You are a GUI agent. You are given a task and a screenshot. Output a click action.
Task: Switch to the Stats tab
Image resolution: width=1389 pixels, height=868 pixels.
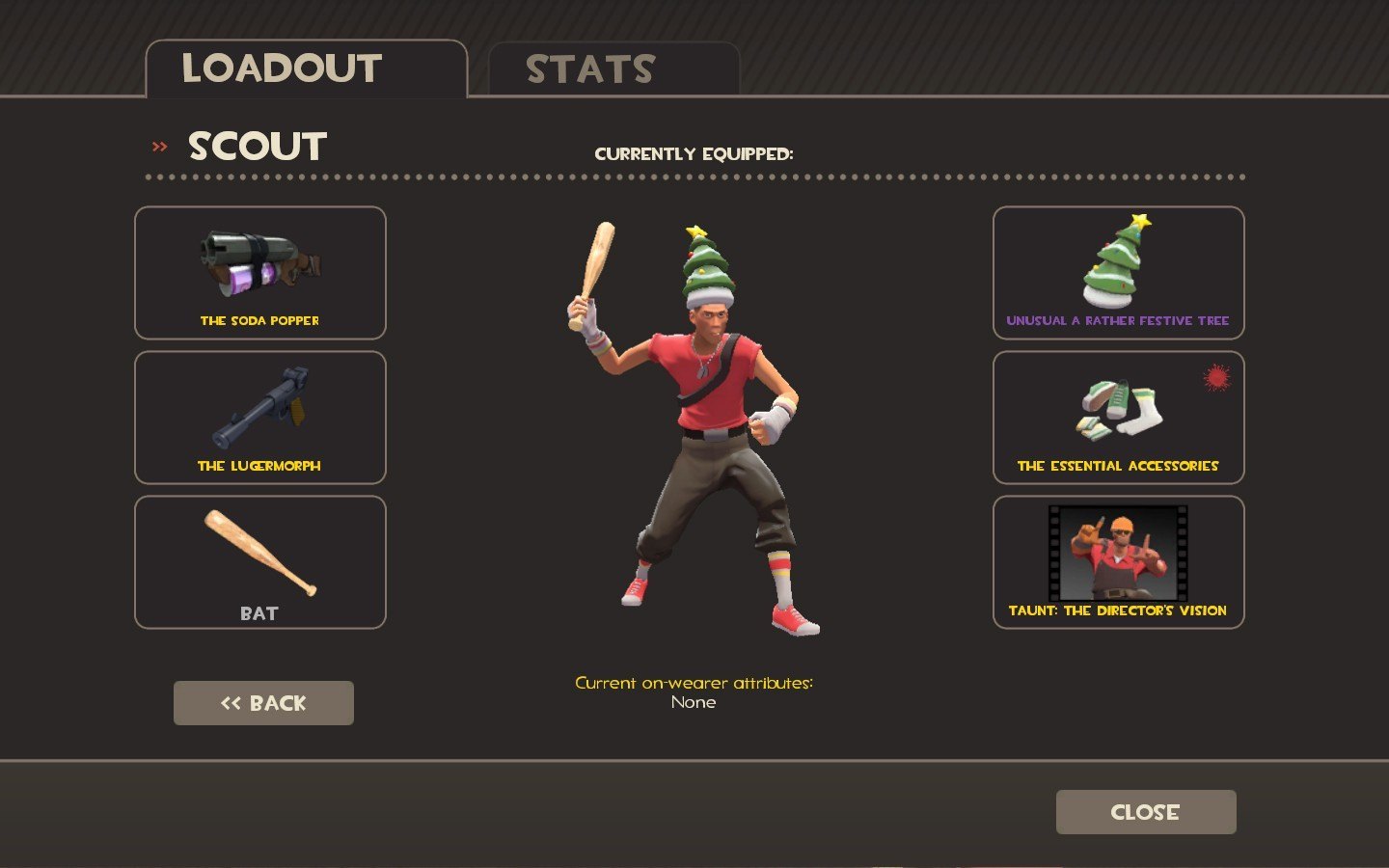[613, 69]
